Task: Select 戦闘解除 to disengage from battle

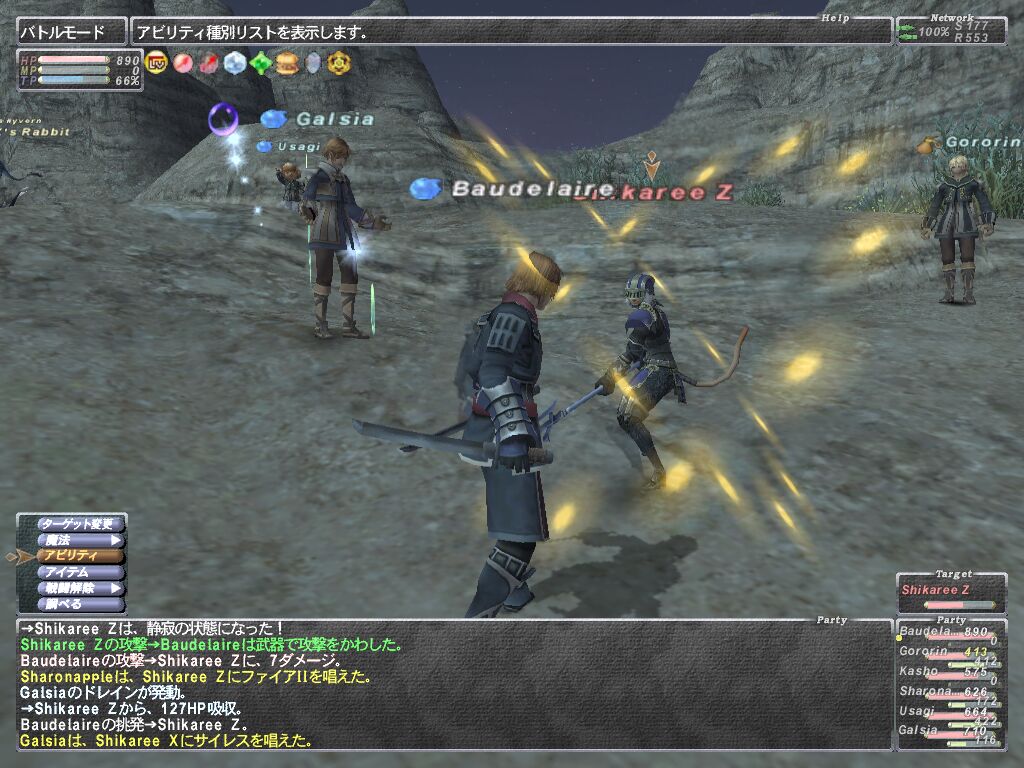Action: [x=80, y=588]
